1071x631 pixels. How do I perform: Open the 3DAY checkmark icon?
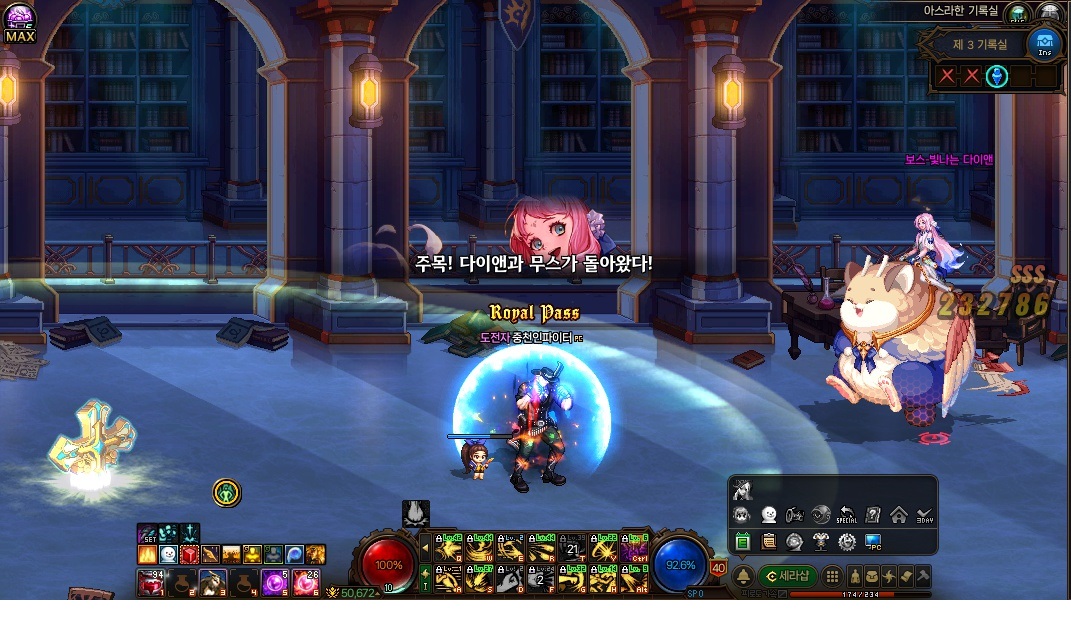924,516
